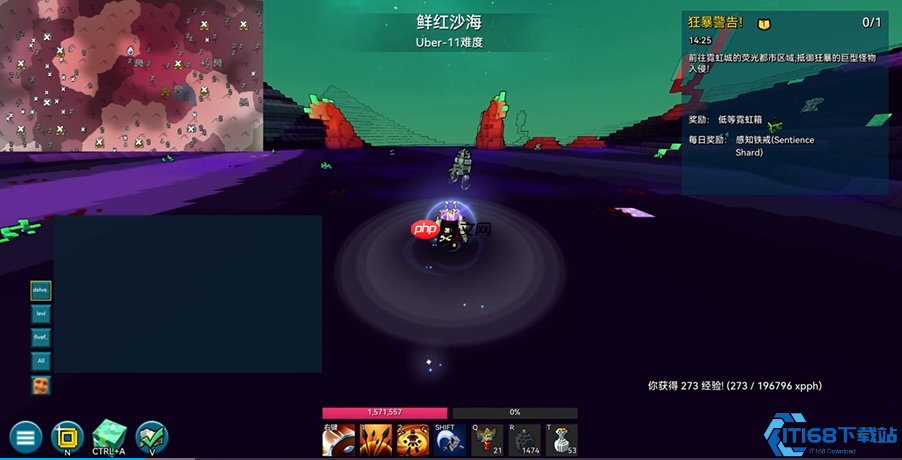Choose the fivef chat tab
The height and width of the screenshot is (460, 902).
click(x=41, y=337)
